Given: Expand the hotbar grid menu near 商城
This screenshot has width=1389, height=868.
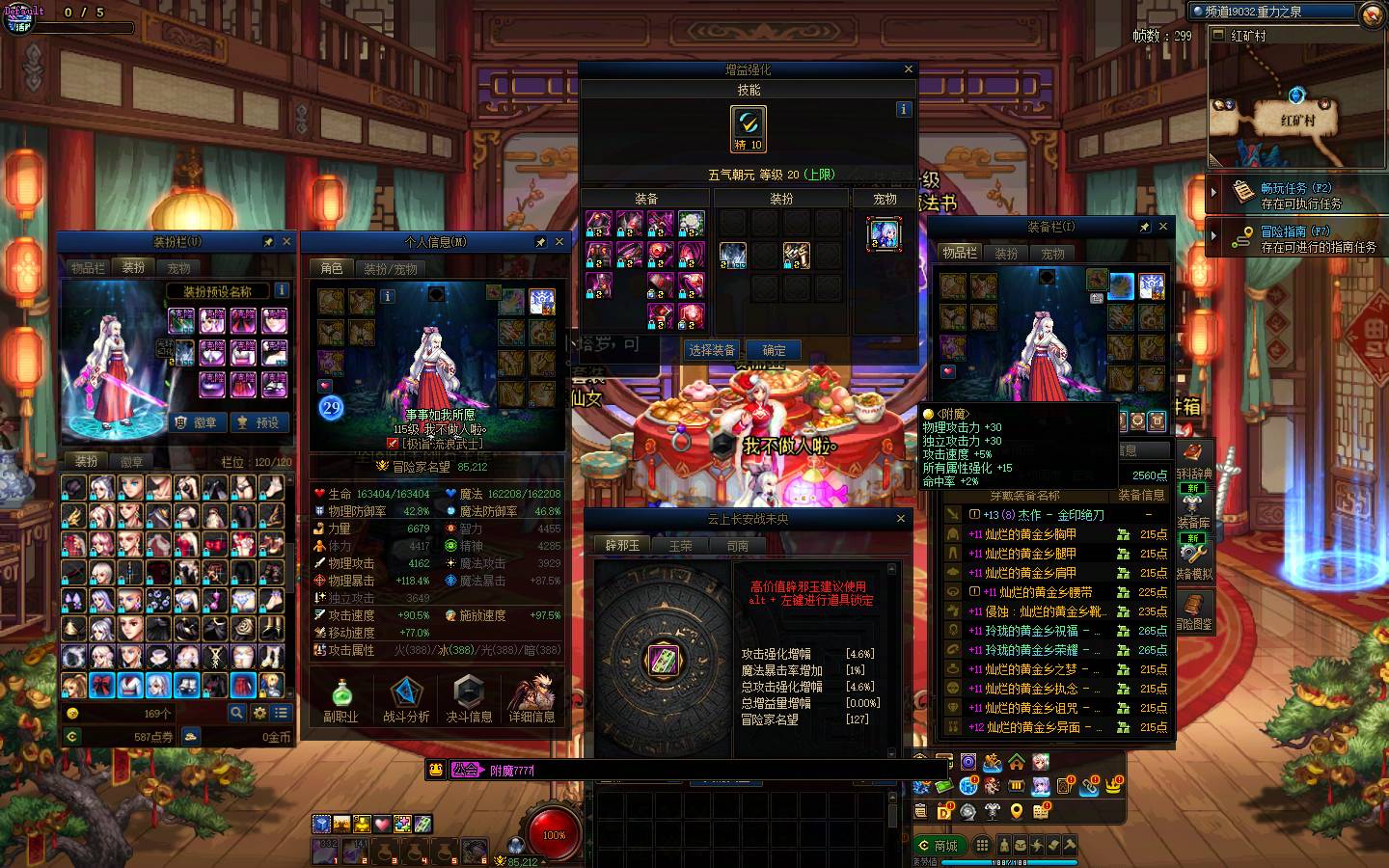Looking at the screenshot, I should (983, 844).
